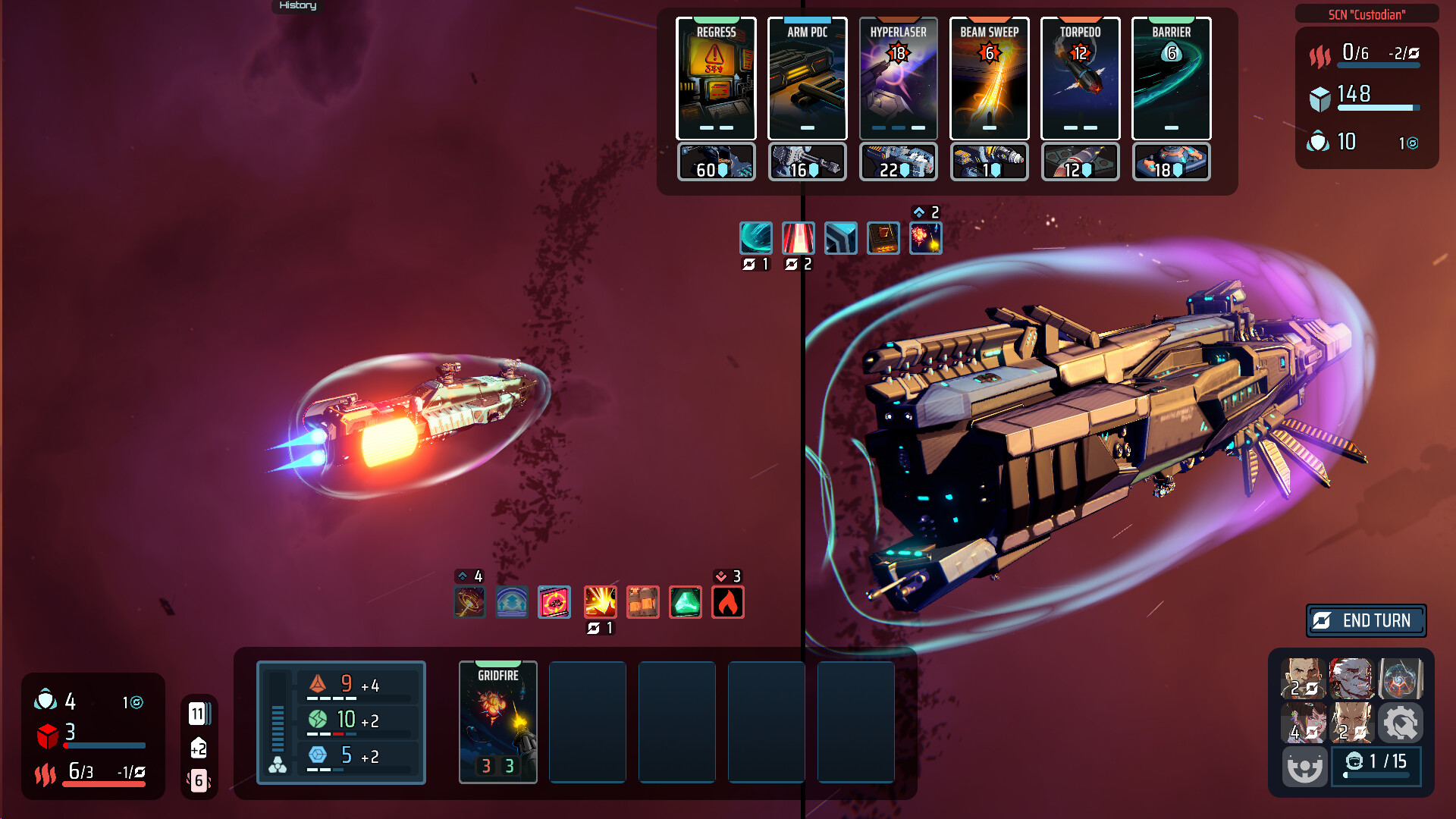Viewport: 1456px width, 819px height.
Task: Select the white-haired crew member portrait
Action: (x=1351, y=678)
